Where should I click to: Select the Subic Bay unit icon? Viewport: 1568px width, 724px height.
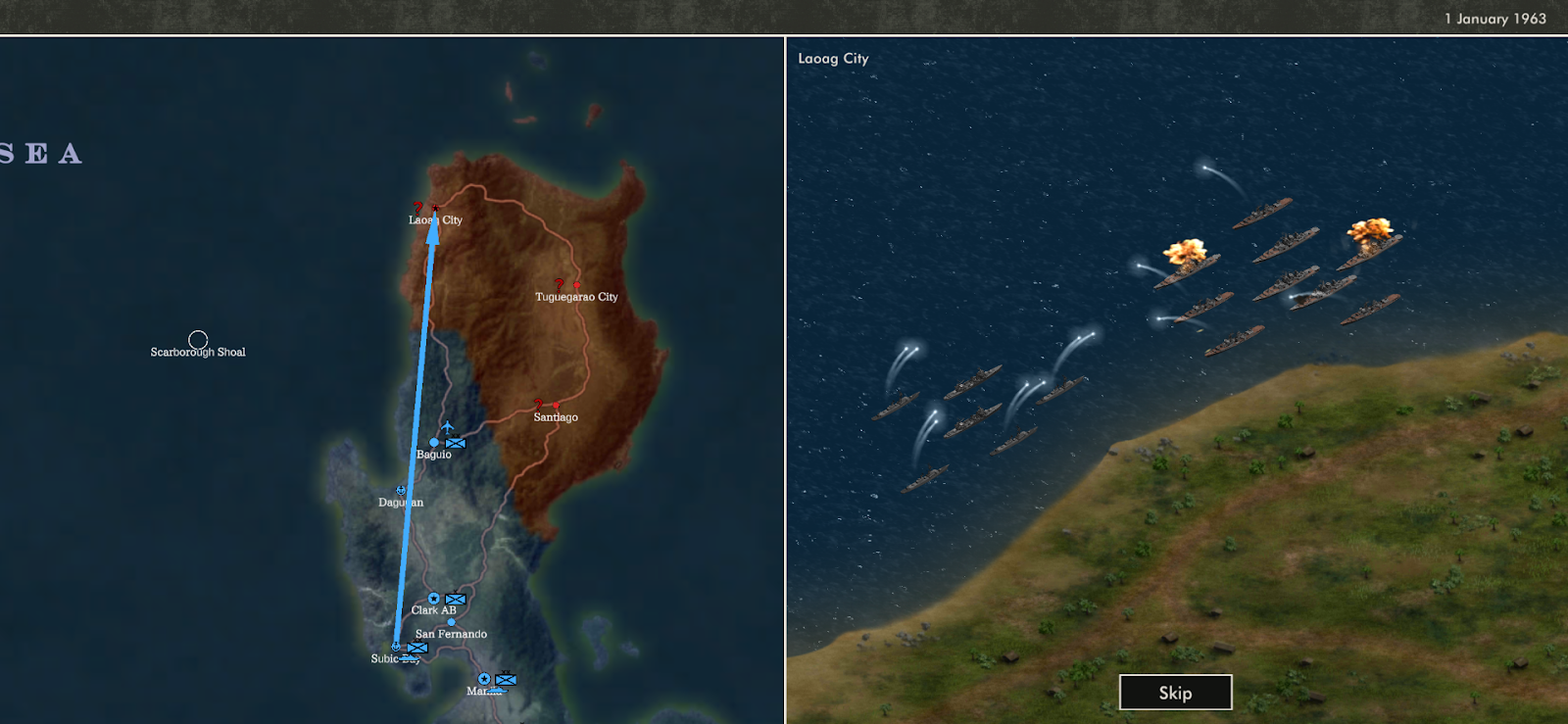417,648
